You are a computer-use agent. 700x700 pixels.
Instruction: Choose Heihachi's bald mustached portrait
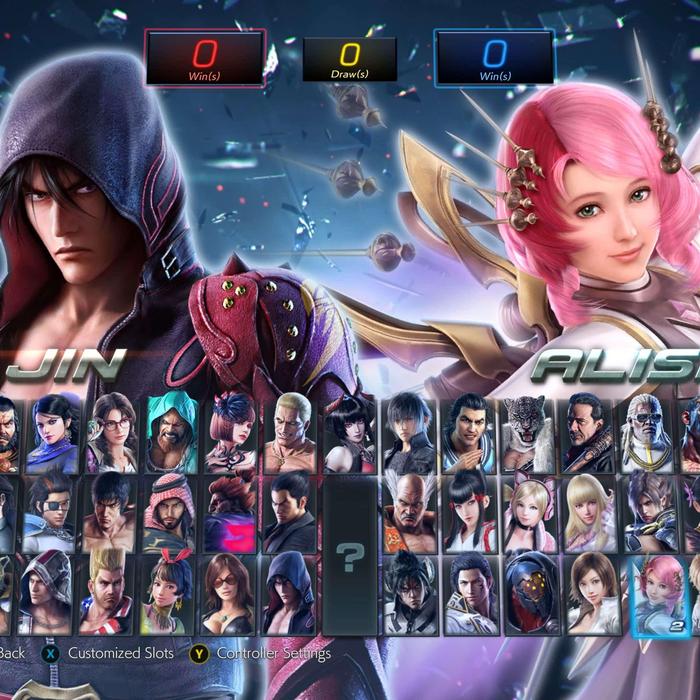coord(410,511)
